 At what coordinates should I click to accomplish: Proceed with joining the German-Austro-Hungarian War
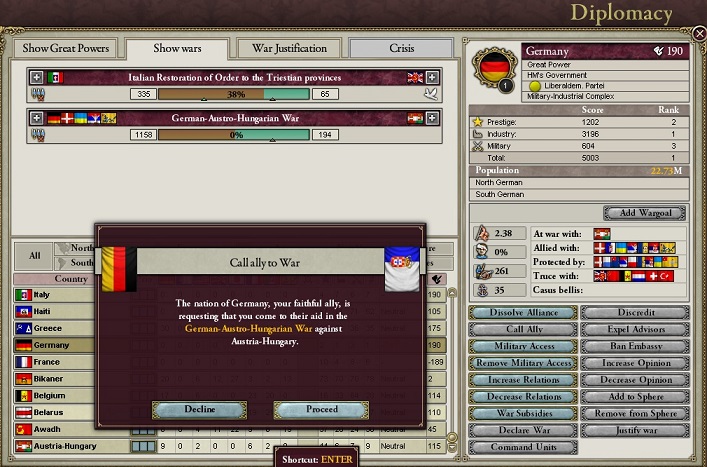click(321, 409)
